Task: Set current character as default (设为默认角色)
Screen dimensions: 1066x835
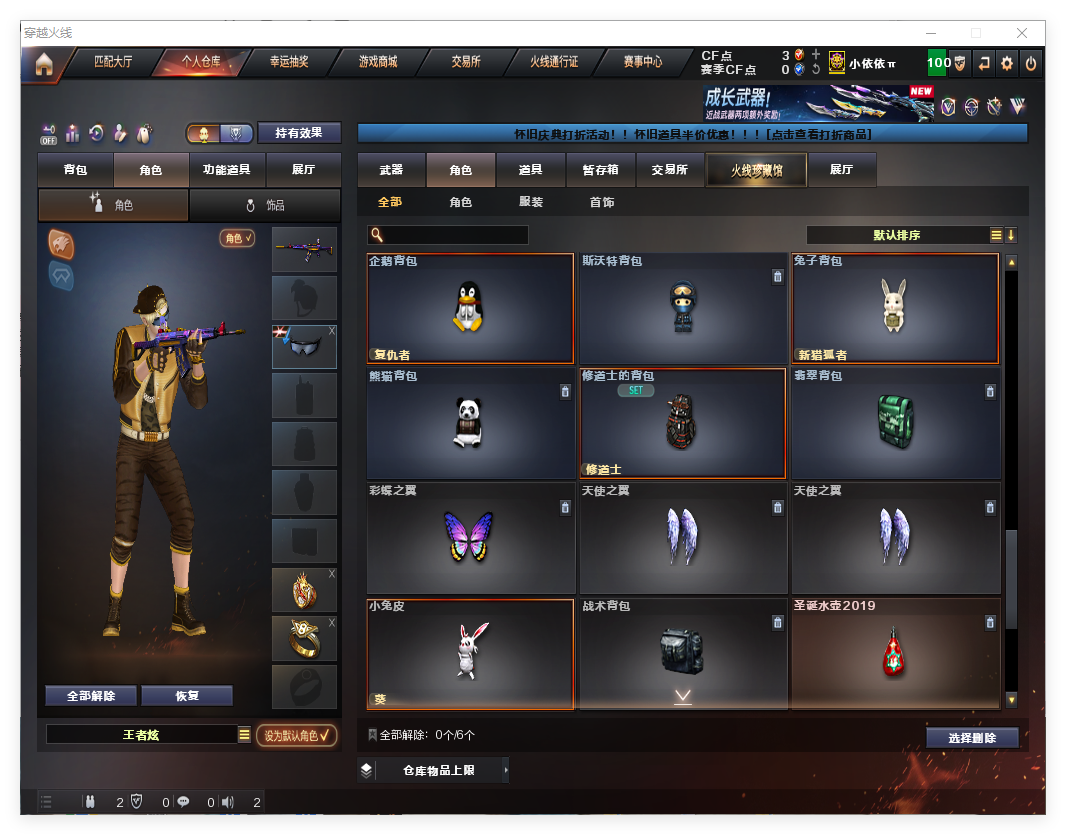Action: [x=296, y=735]
